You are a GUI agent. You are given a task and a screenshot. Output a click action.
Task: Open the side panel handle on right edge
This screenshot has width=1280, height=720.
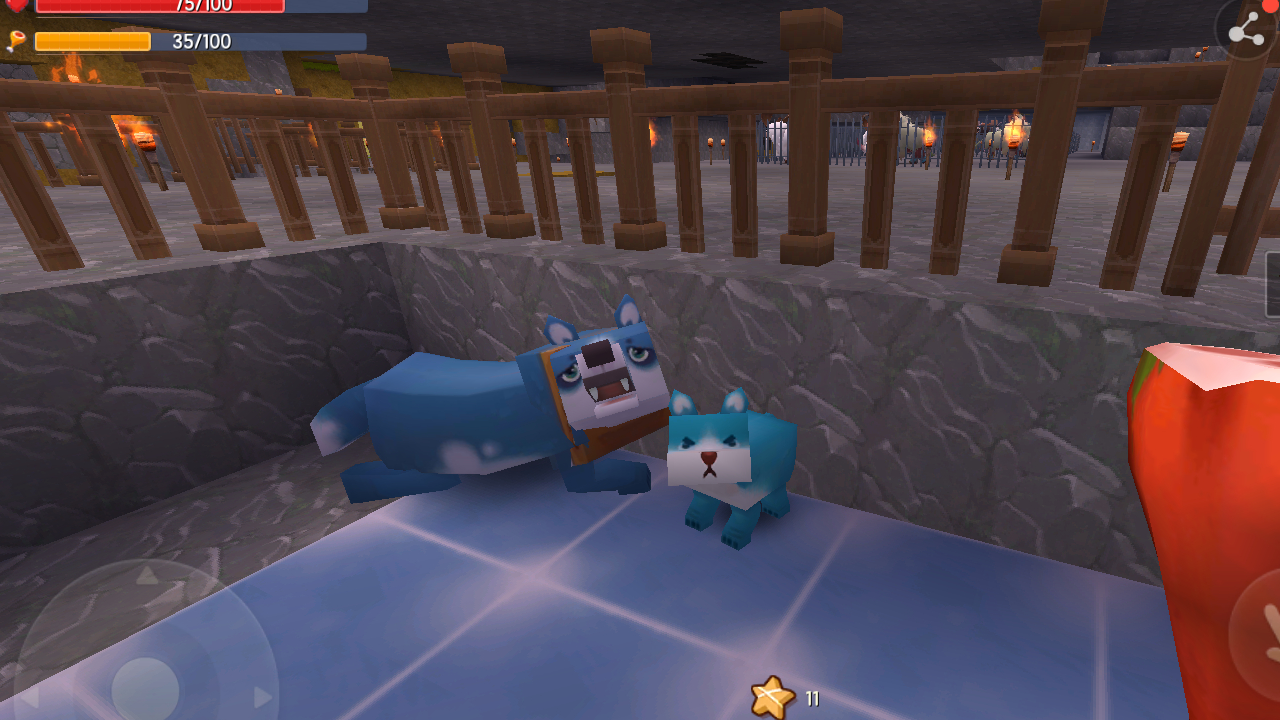[1273, 285]
